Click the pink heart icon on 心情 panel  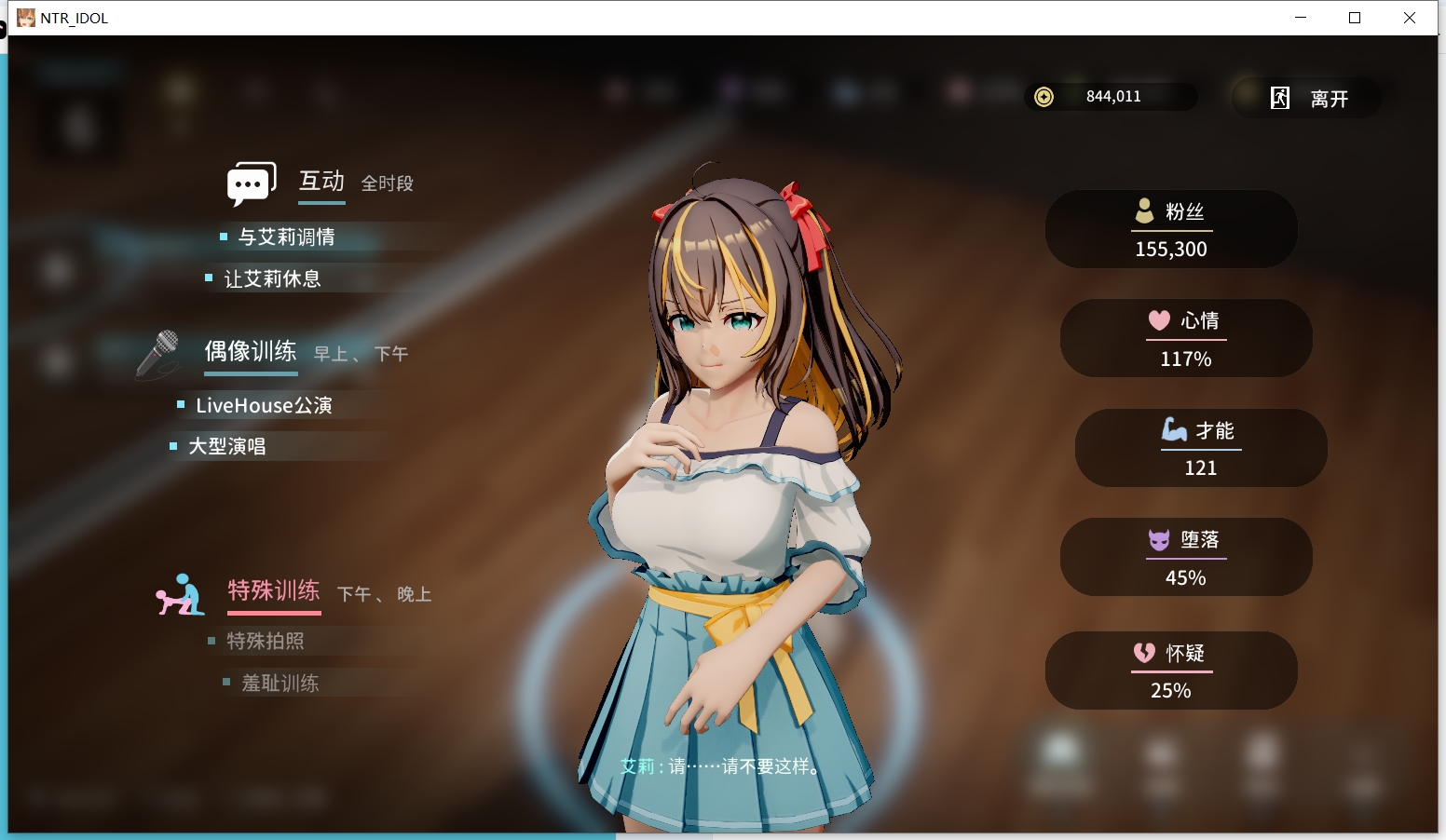pos(1158,320)
